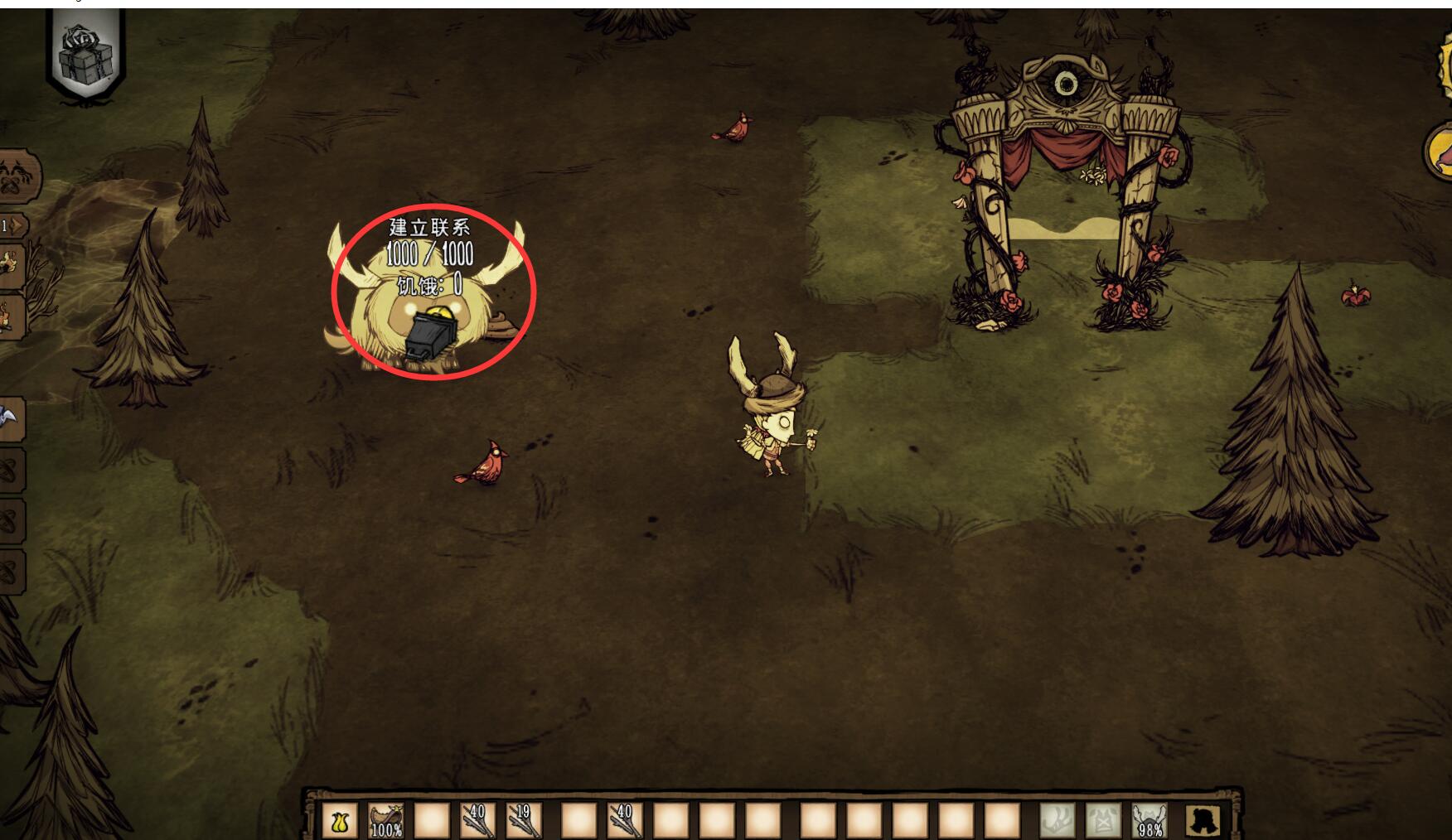Select the yellow flower inventory slot

click(339, 821)
